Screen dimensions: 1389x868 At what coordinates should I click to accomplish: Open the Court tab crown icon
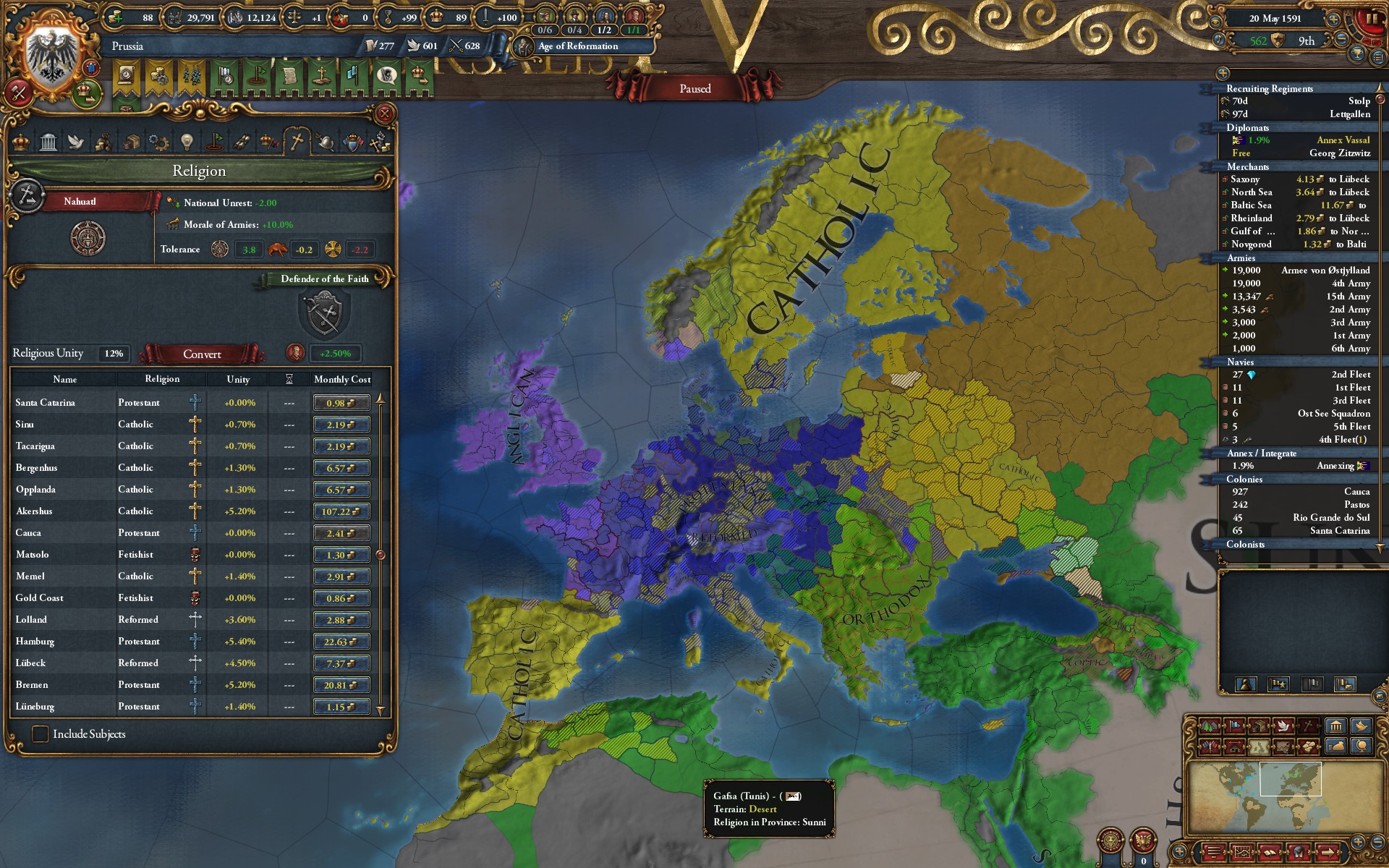pyautogui.click(x=21, y=141)
